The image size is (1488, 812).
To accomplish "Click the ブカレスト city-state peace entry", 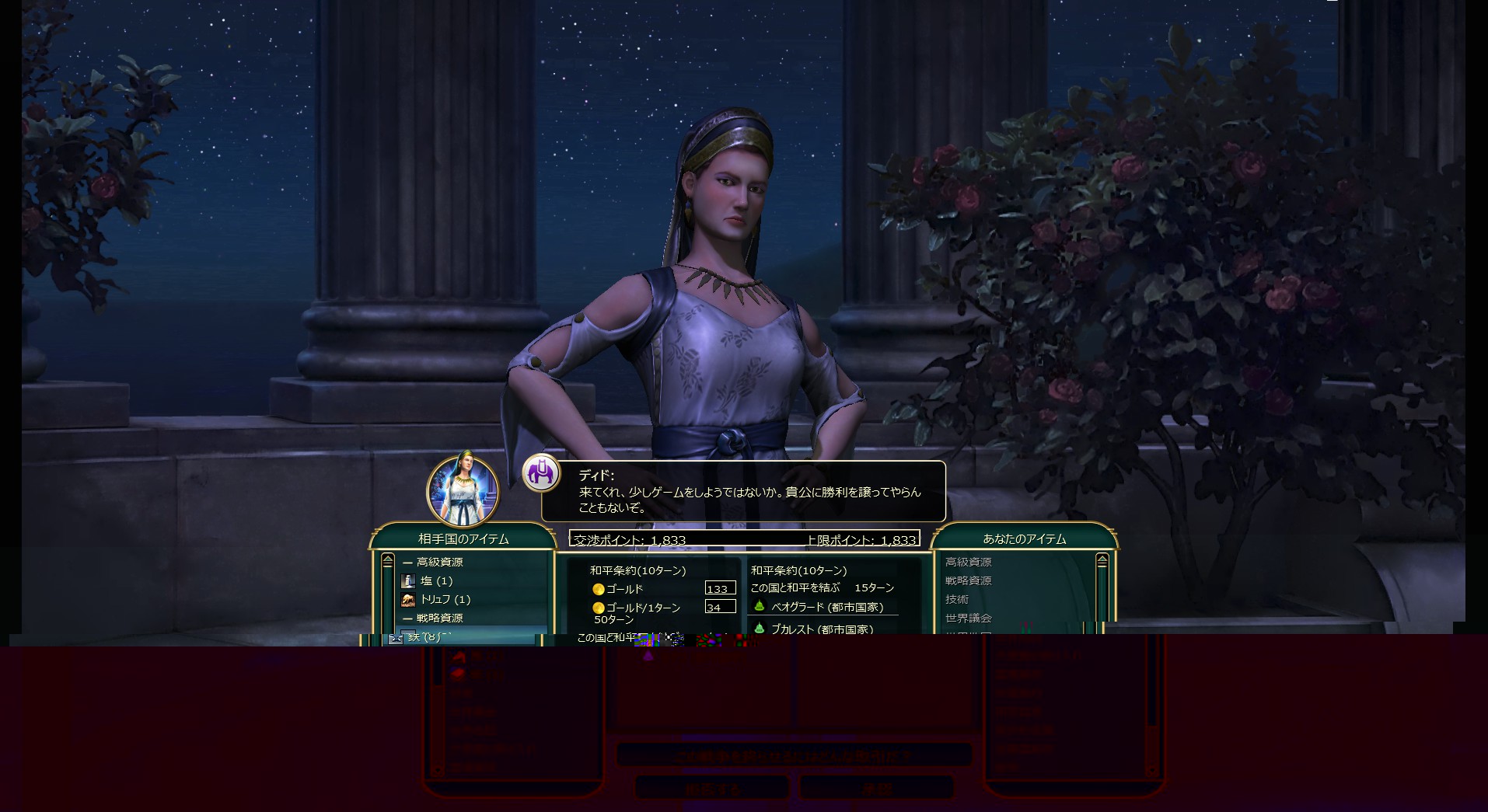I will pos(822,629).
